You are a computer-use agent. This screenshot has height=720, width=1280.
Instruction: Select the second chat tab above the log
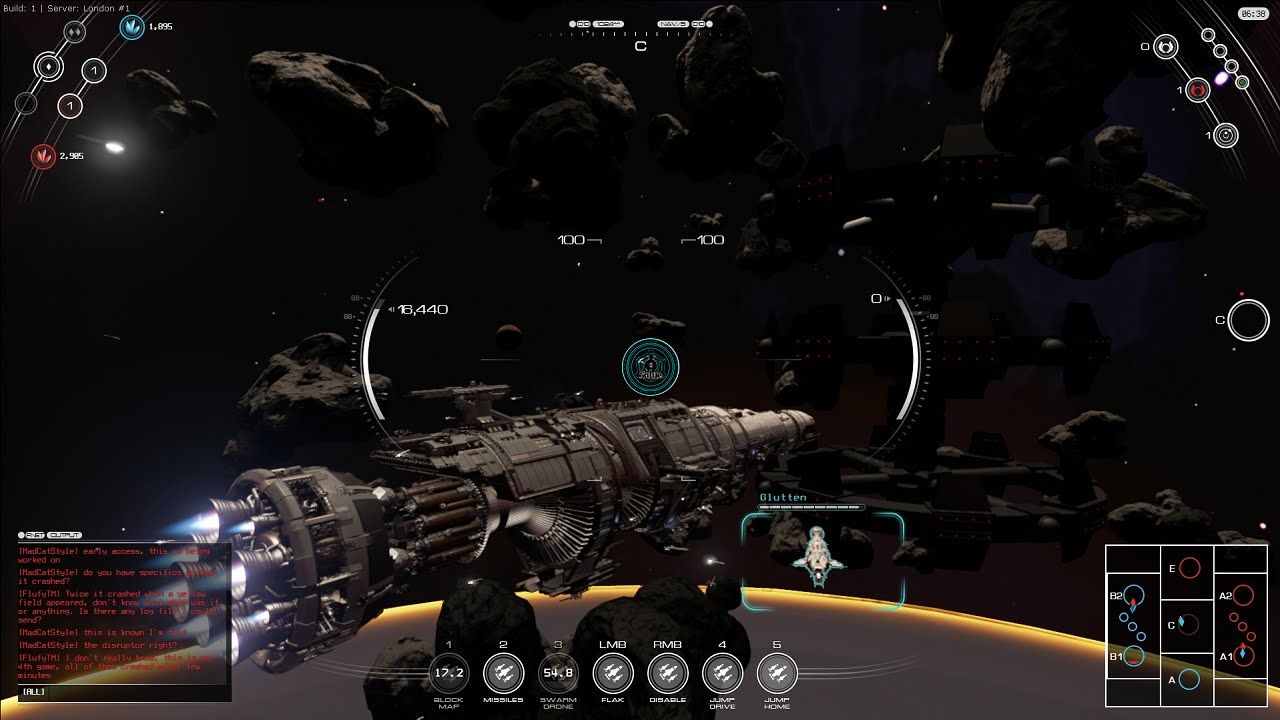64,535
